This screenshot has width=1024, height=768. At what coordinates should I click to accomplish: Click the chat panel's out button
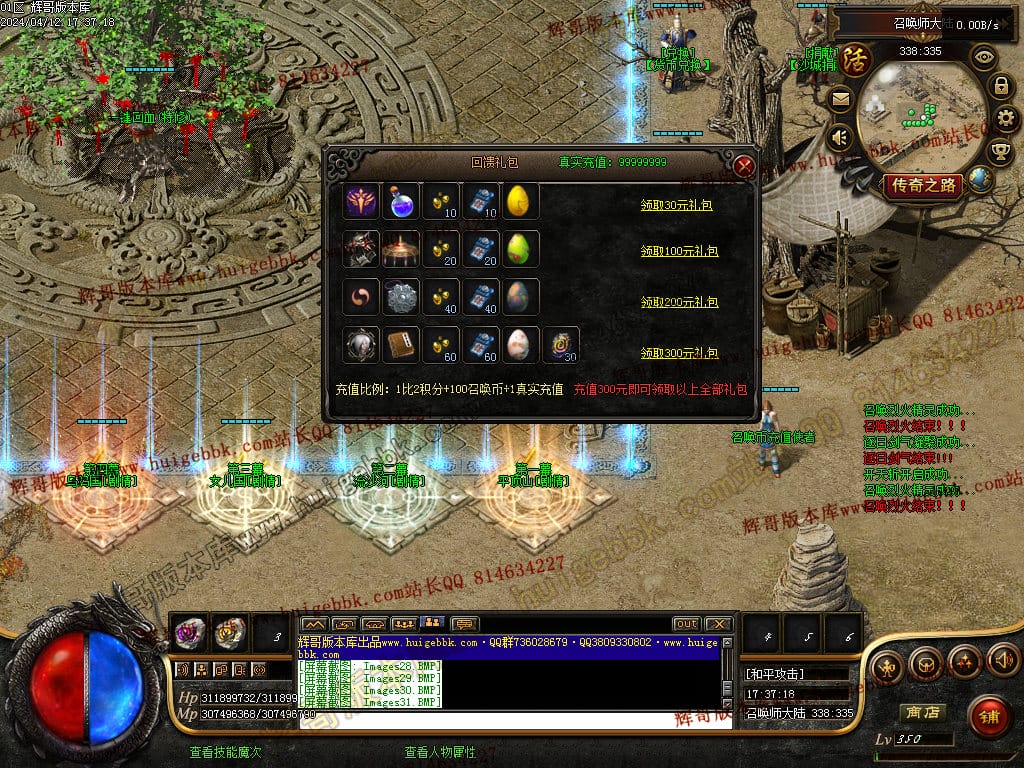[685, 624]
